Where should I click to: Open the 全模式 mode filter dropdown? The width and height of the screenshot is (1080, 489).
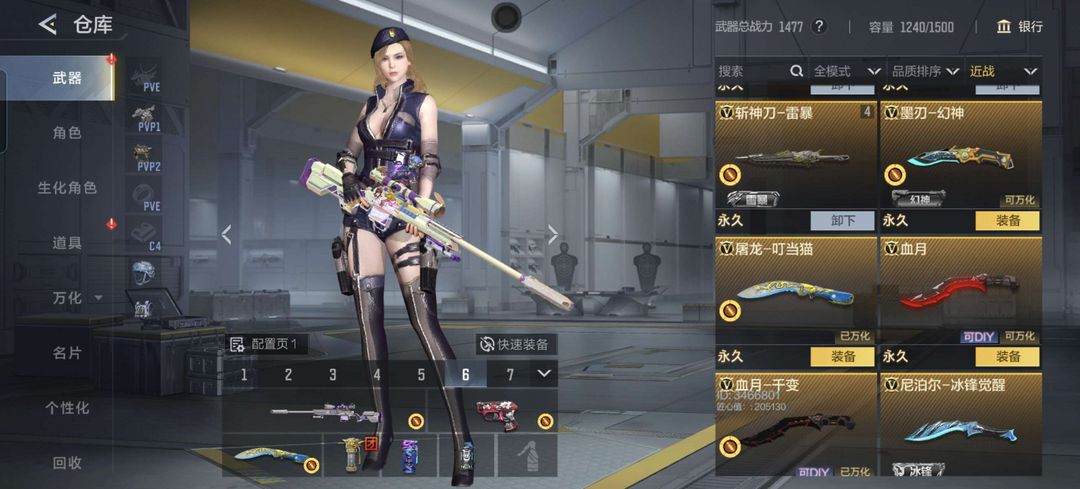pos(846,71)
